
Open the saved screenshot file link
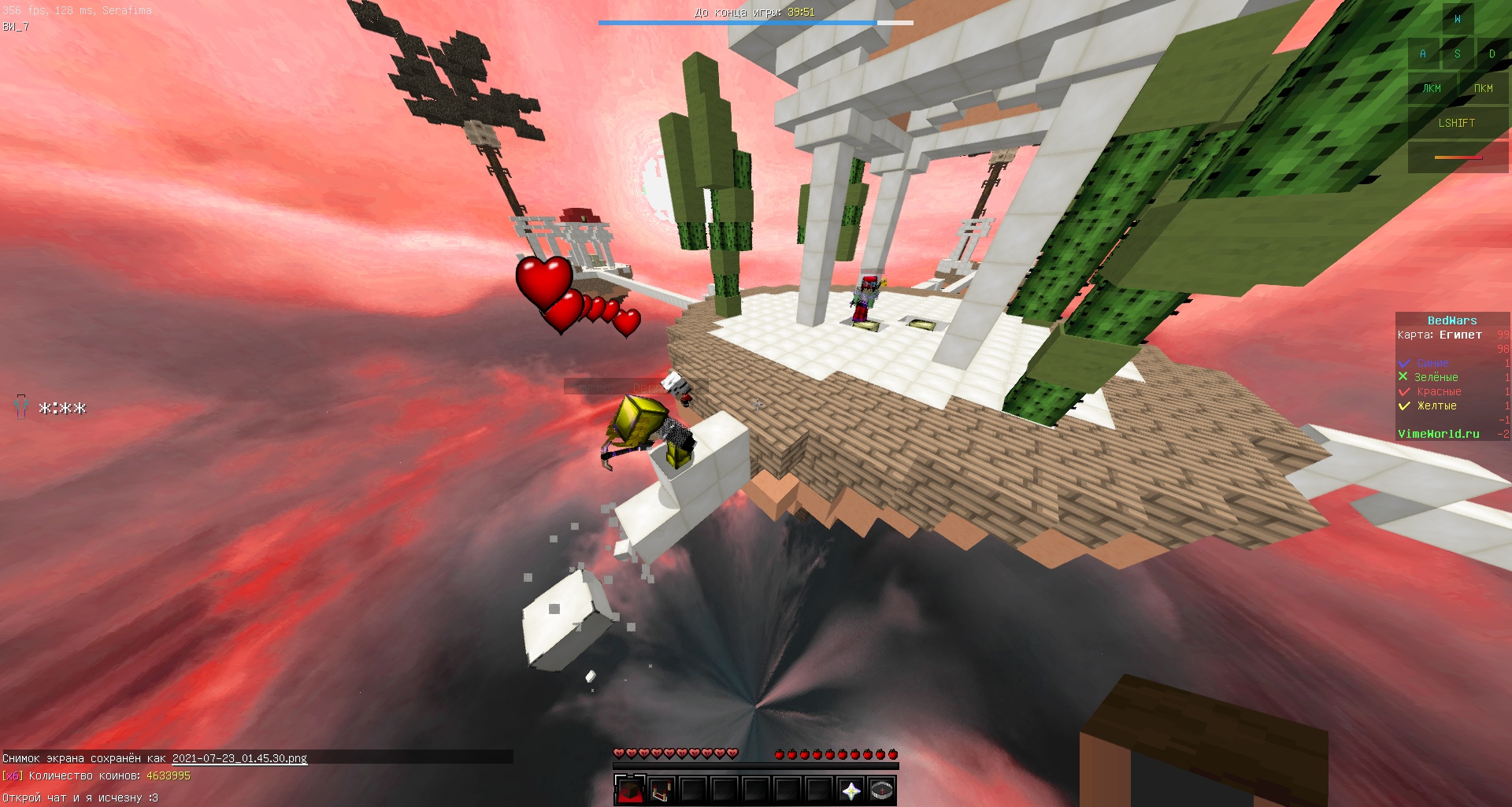tap(239, 758)
